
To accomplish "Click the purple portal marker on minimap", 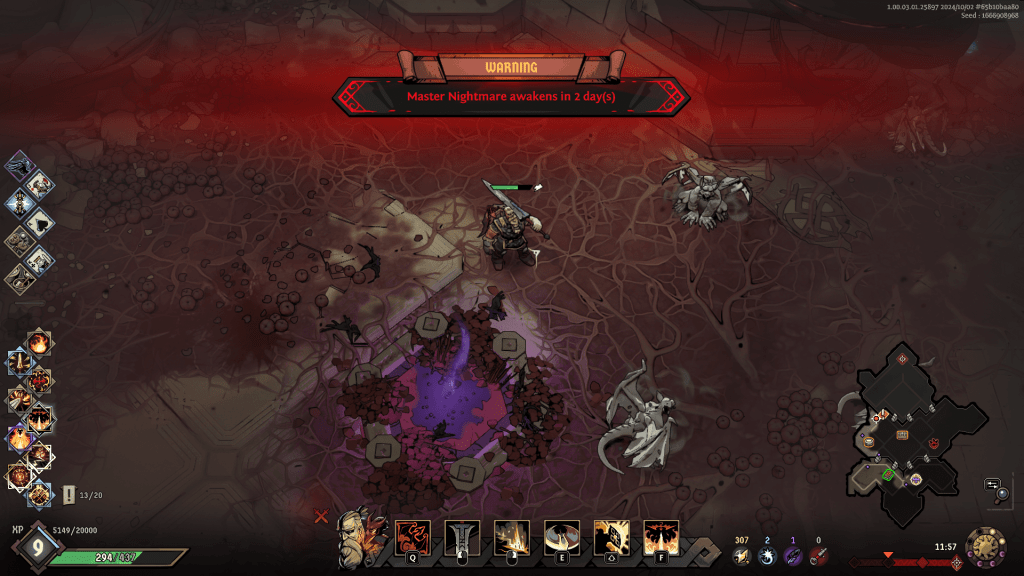I will pyautogui.click(x=915, y=480).
